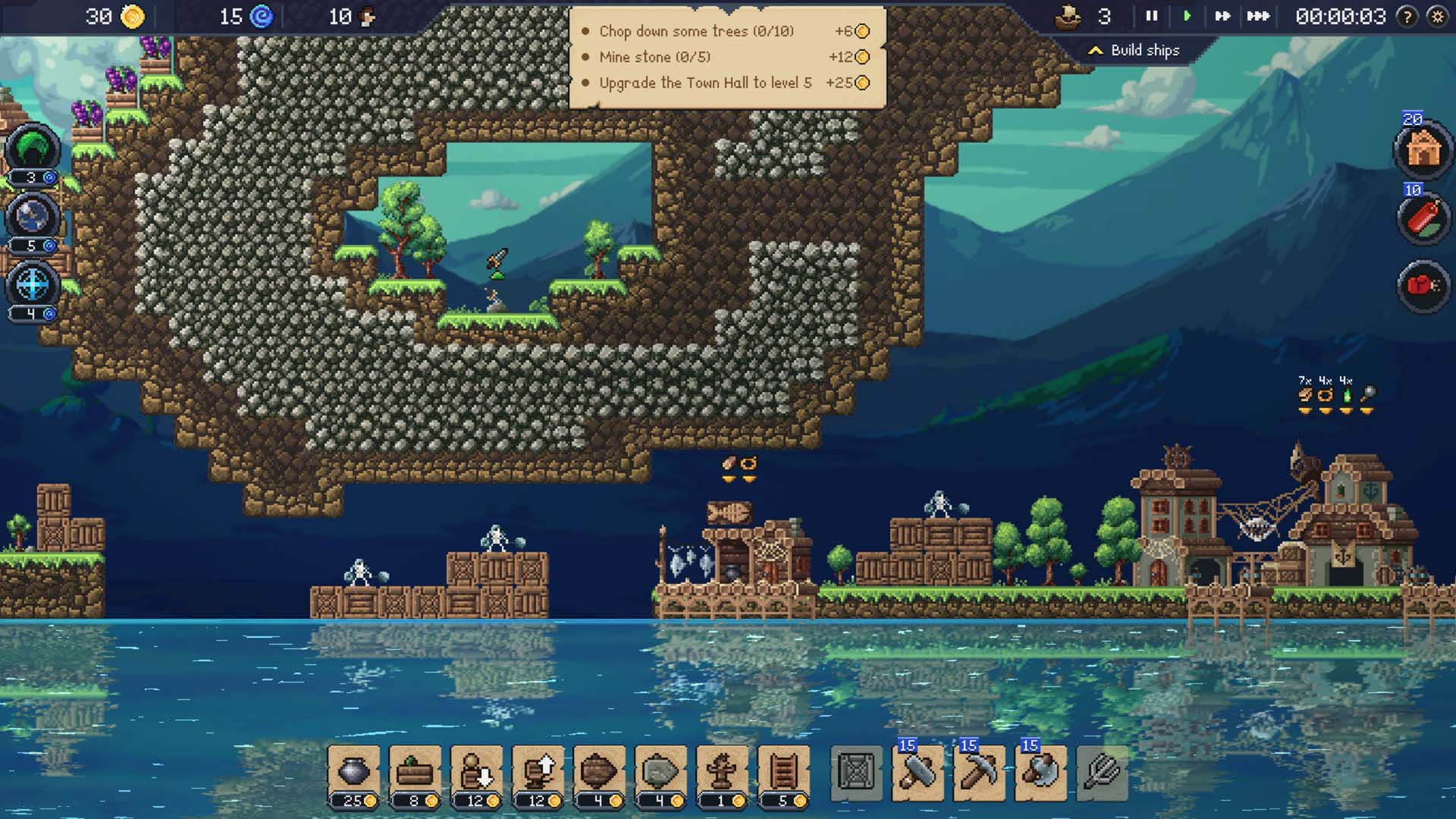Pause the game simulation
Image resolution: width=1456 pixels, height=819 pixels.
coord(1150,14)
